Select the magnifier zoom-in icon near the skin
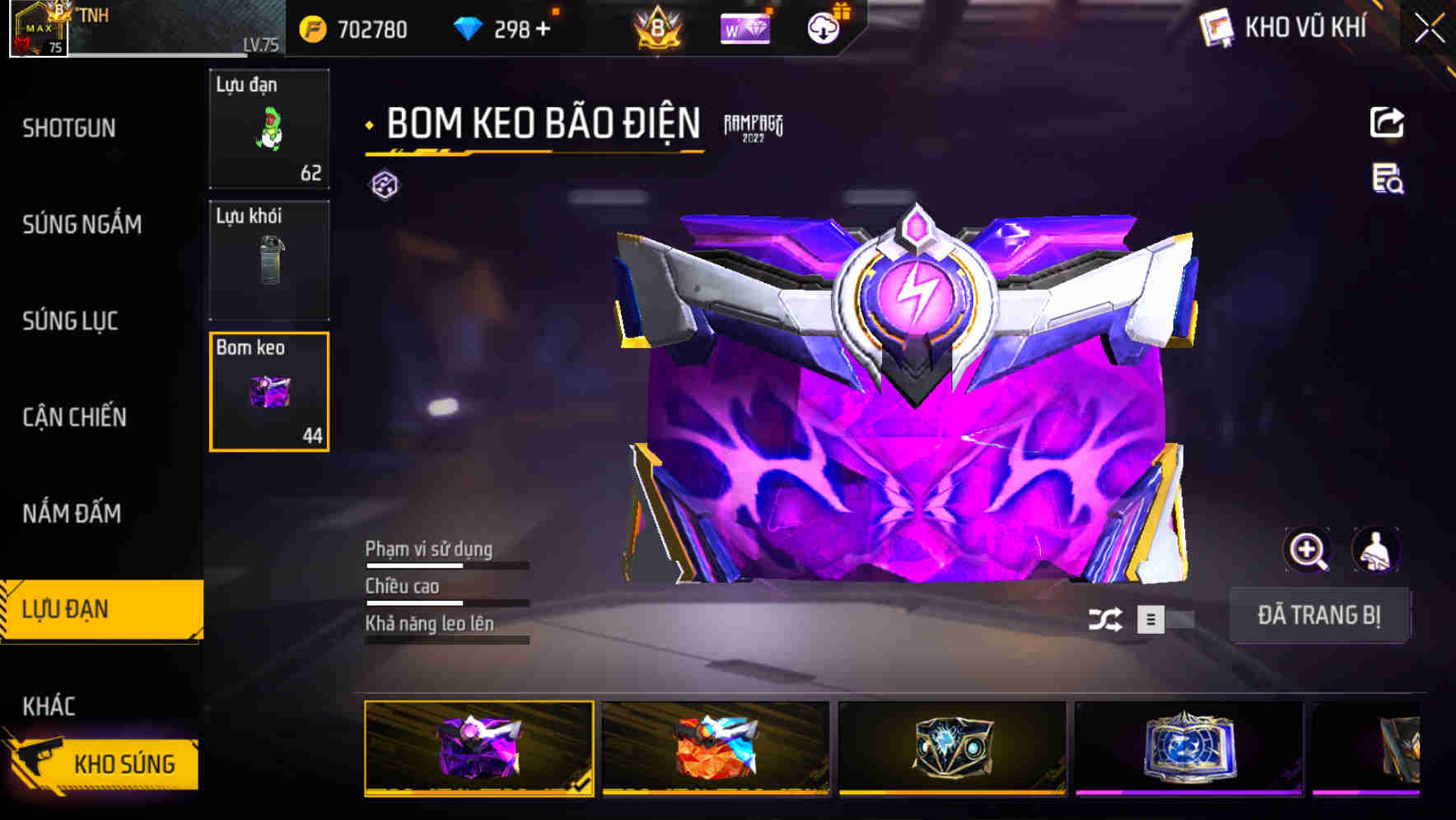The image size is (1456, 820). click(x=1308, y=550)
